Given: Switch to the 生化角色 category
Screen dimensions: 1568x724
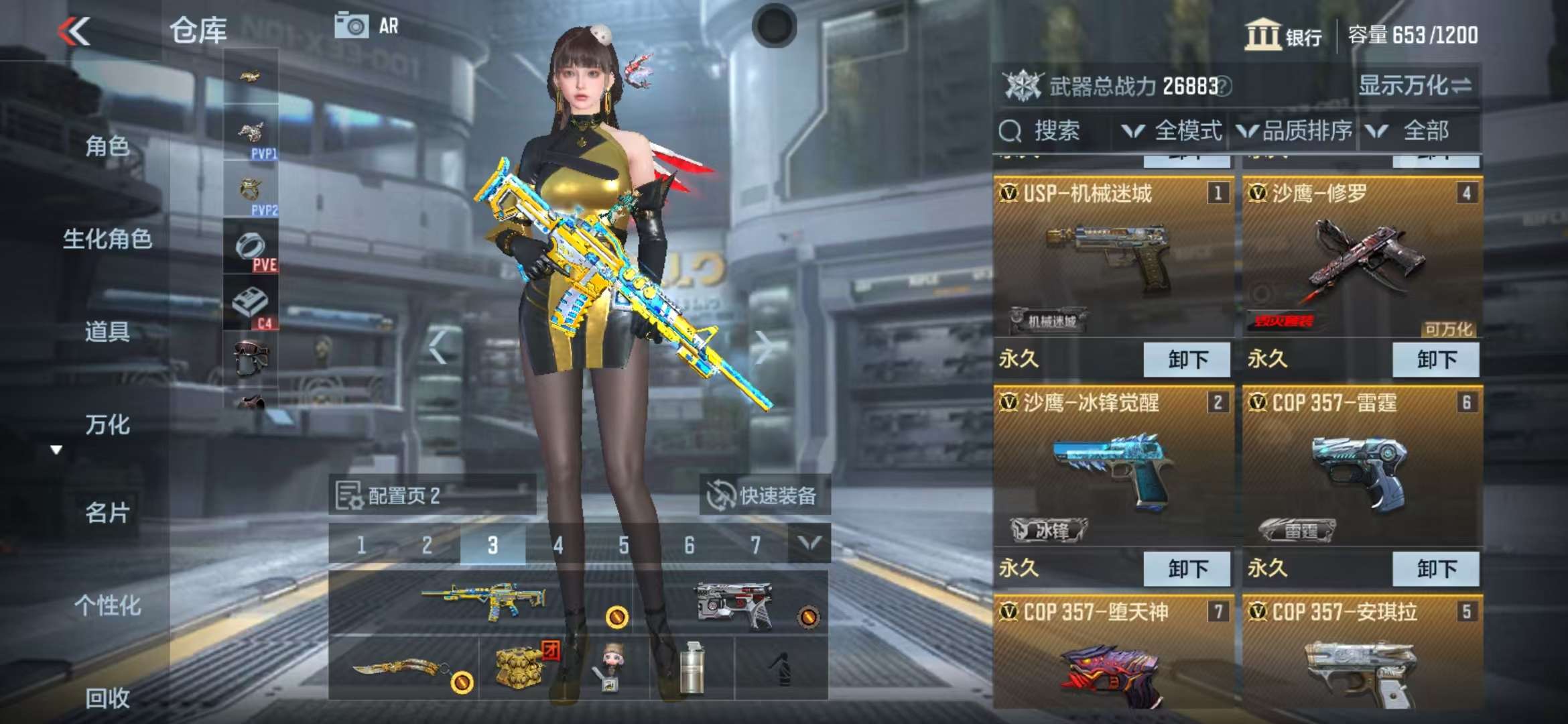Looking at the screenshot, I should (x=107, y=239).
